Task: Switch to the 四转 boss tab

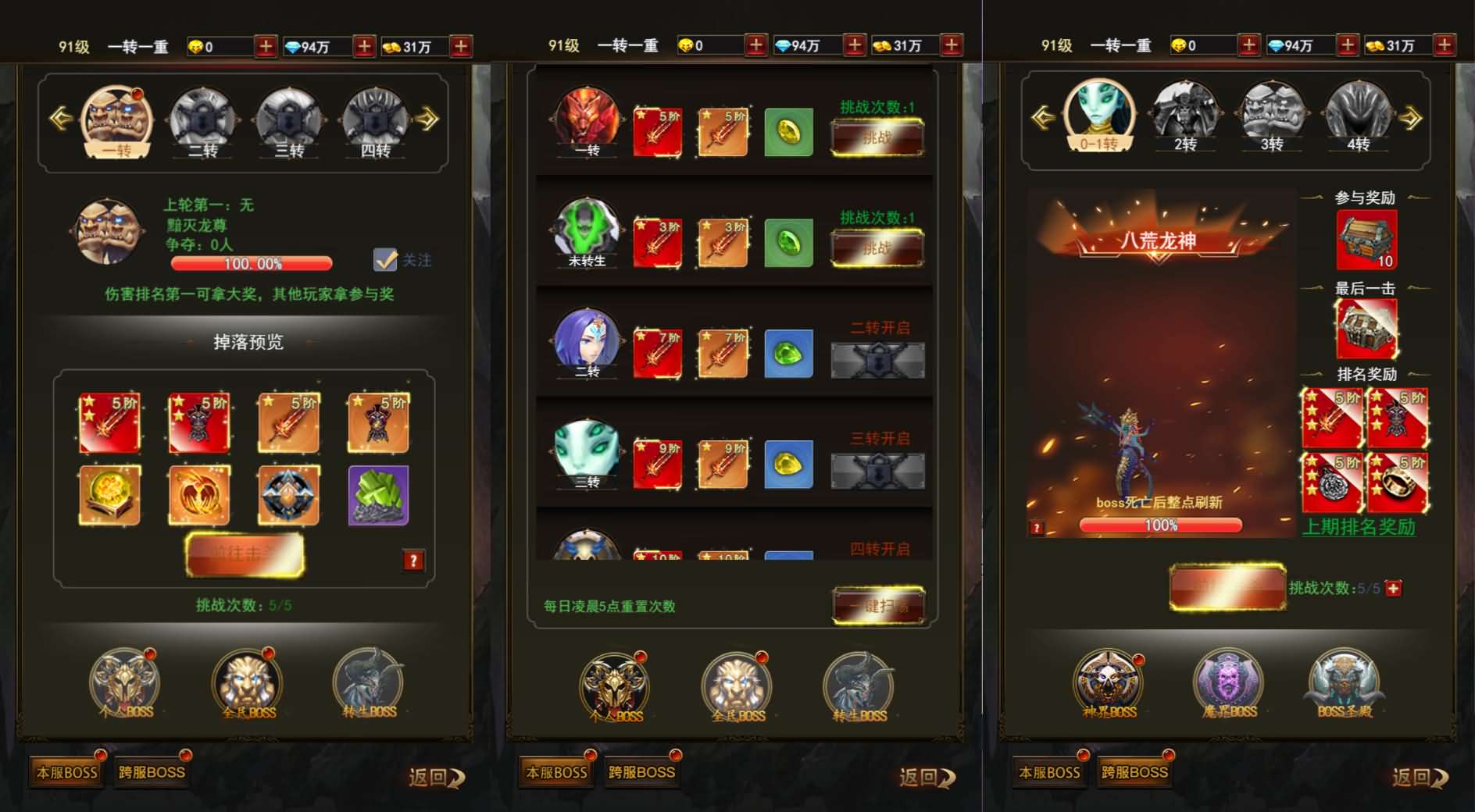Action: point(376,123)
